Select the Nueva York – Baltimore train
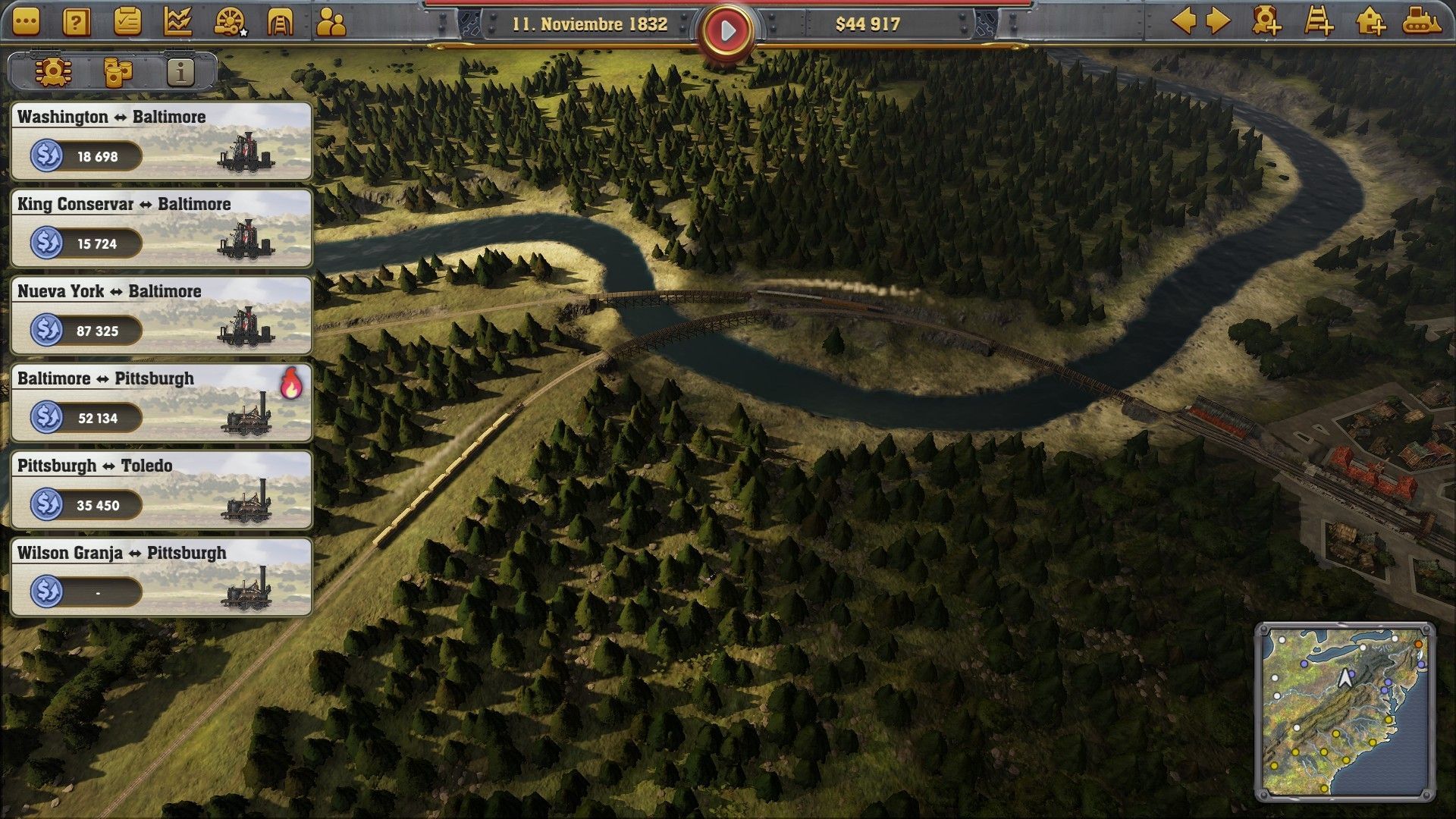The width and height of the screenshot is (1456, 819). pyautogui.click(x=162, y=315)
